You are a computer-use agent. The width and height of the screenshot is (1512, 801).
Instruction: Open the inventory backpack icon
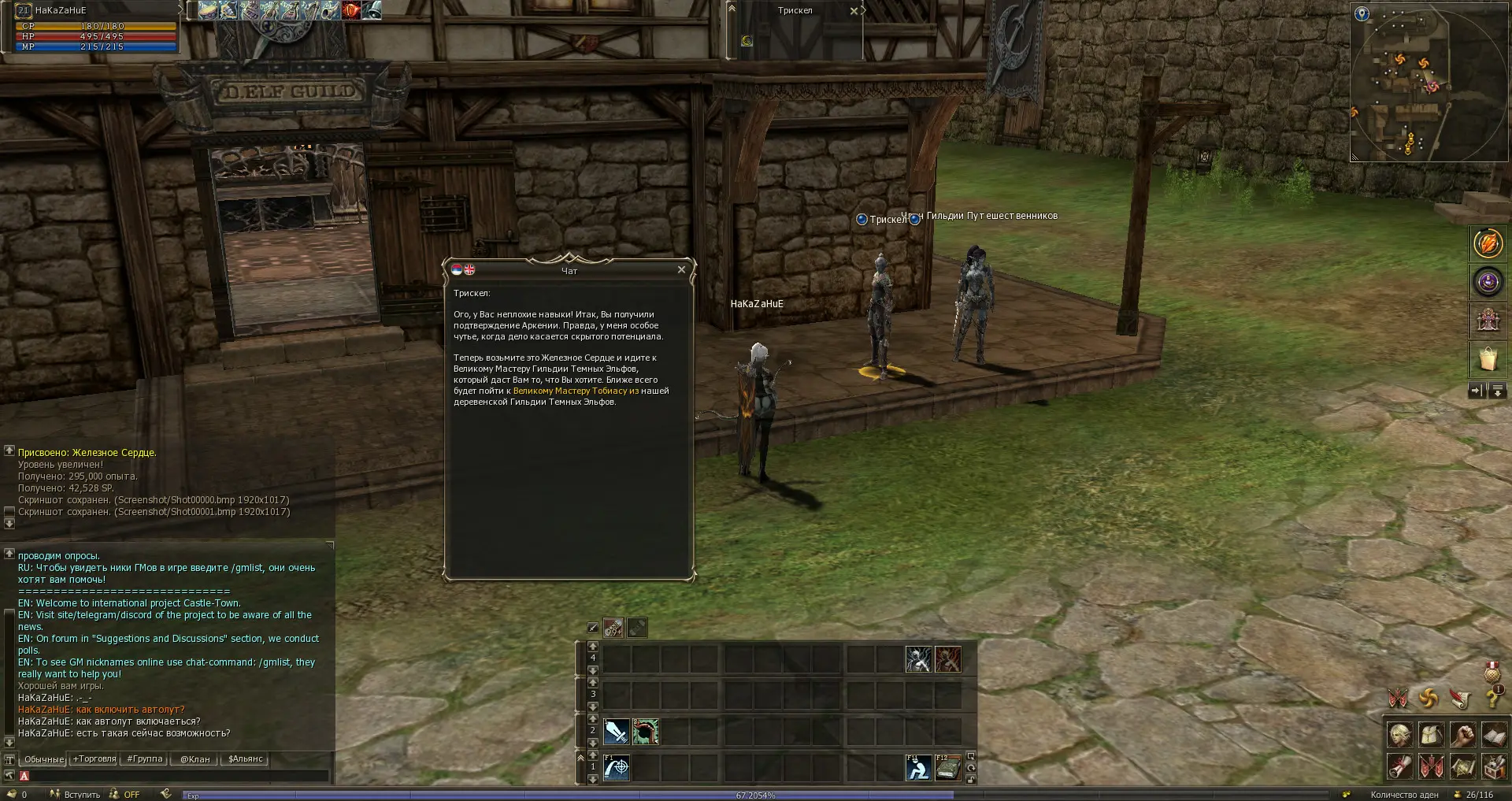[1431, 736]
